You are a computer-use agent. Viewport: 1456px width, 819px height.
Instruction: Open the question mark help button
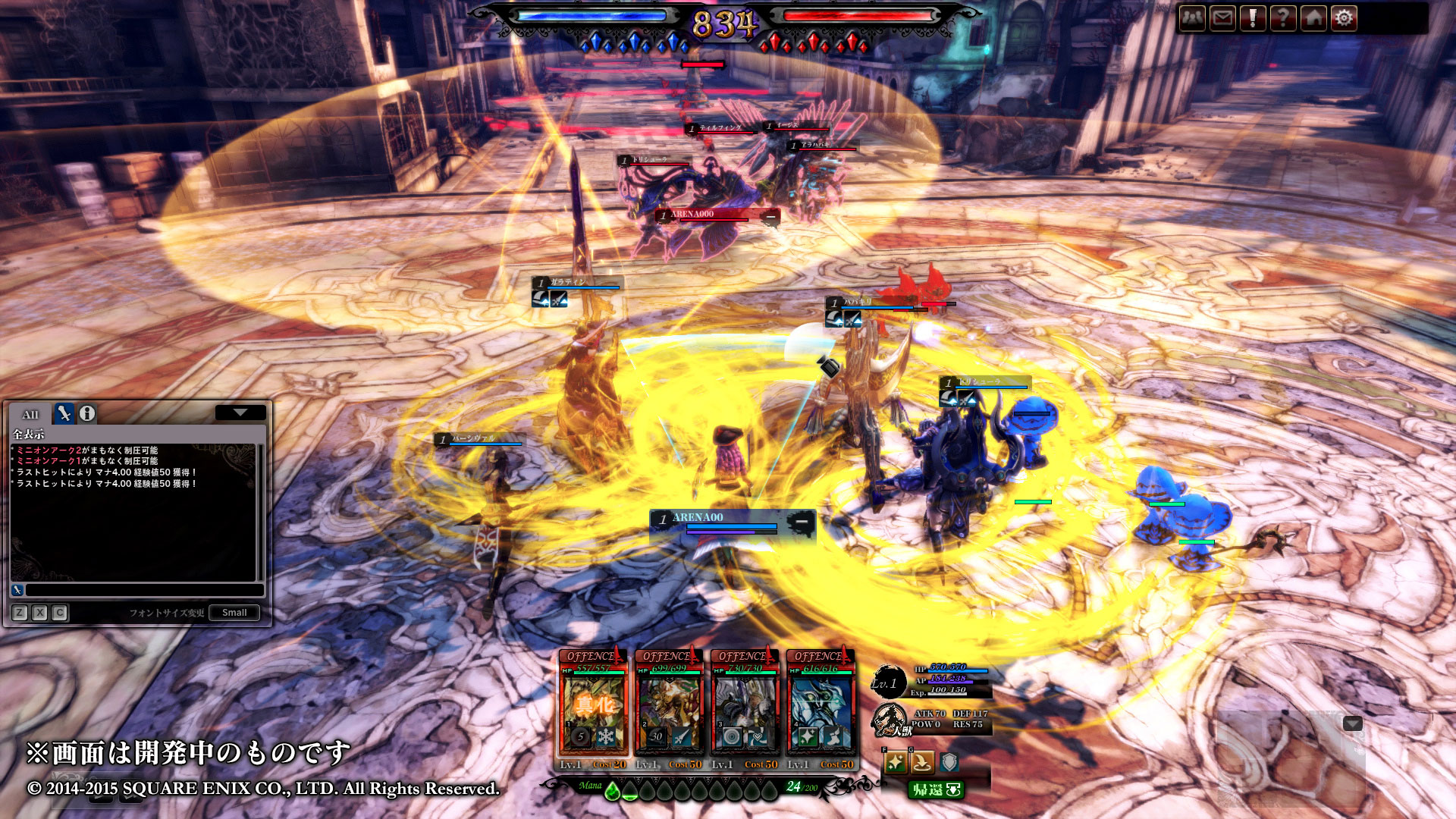1283,17
